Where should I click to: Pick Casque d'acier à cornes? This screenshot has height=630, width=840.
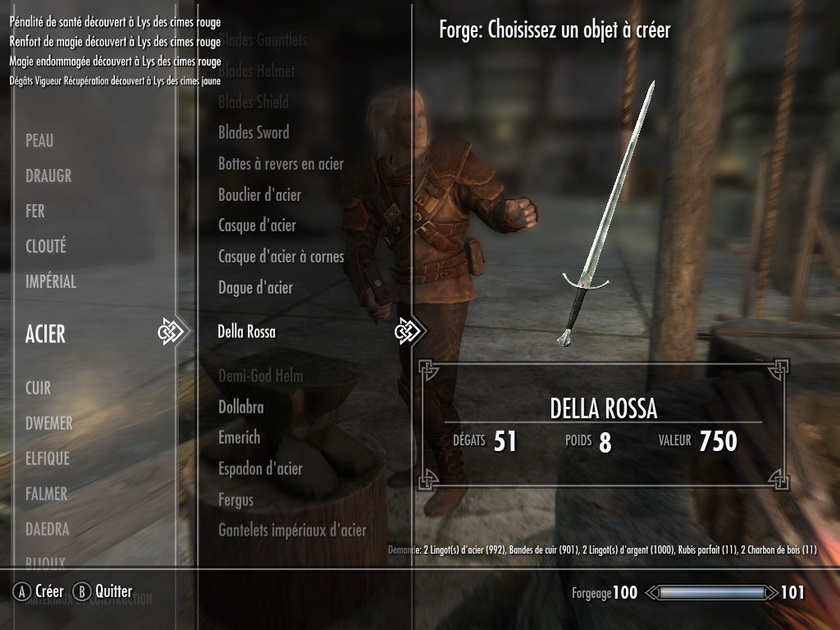(x=281, y=257)
